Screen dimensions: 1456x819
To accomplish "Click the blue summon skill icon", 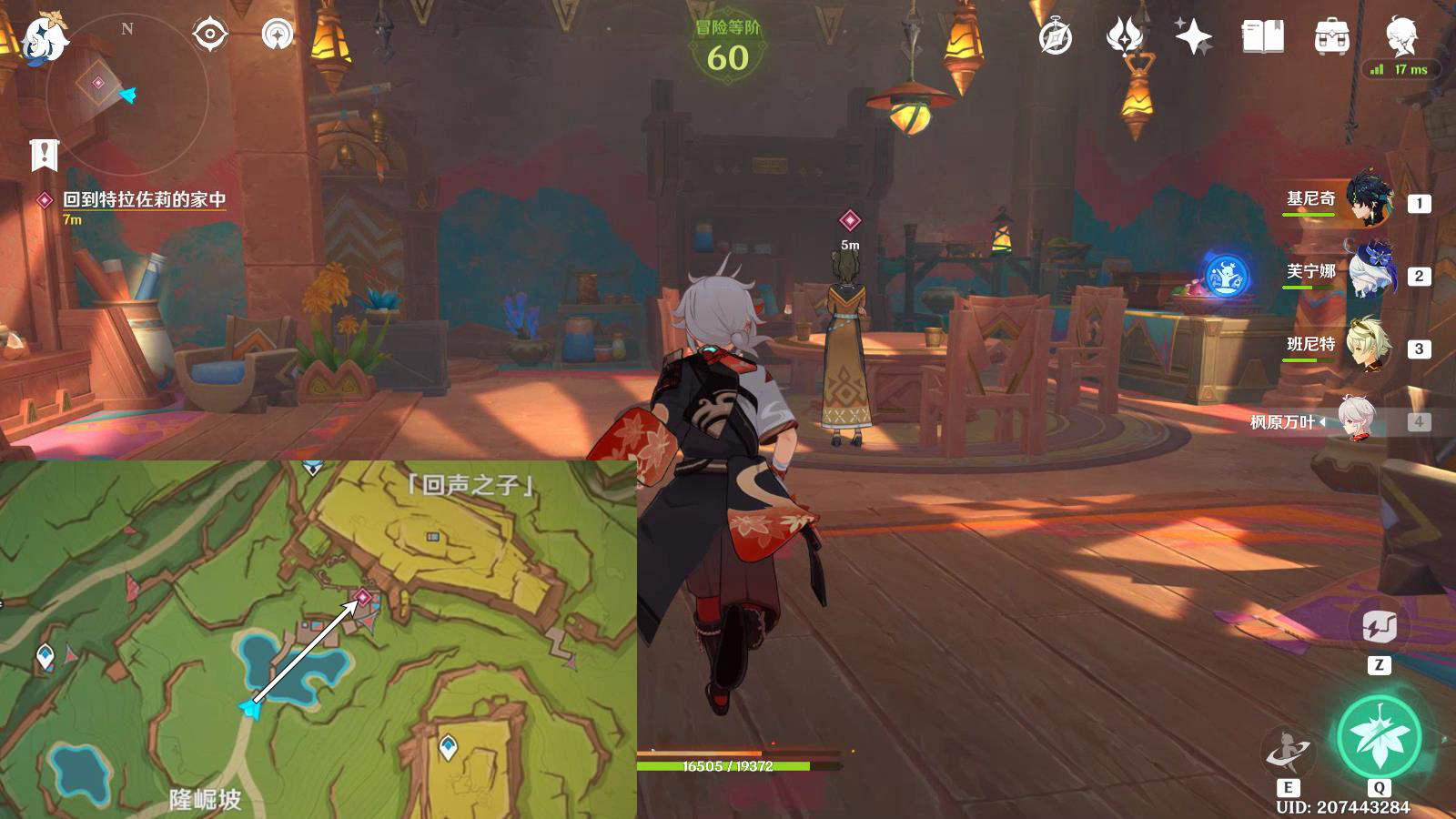I will 1226,277.
